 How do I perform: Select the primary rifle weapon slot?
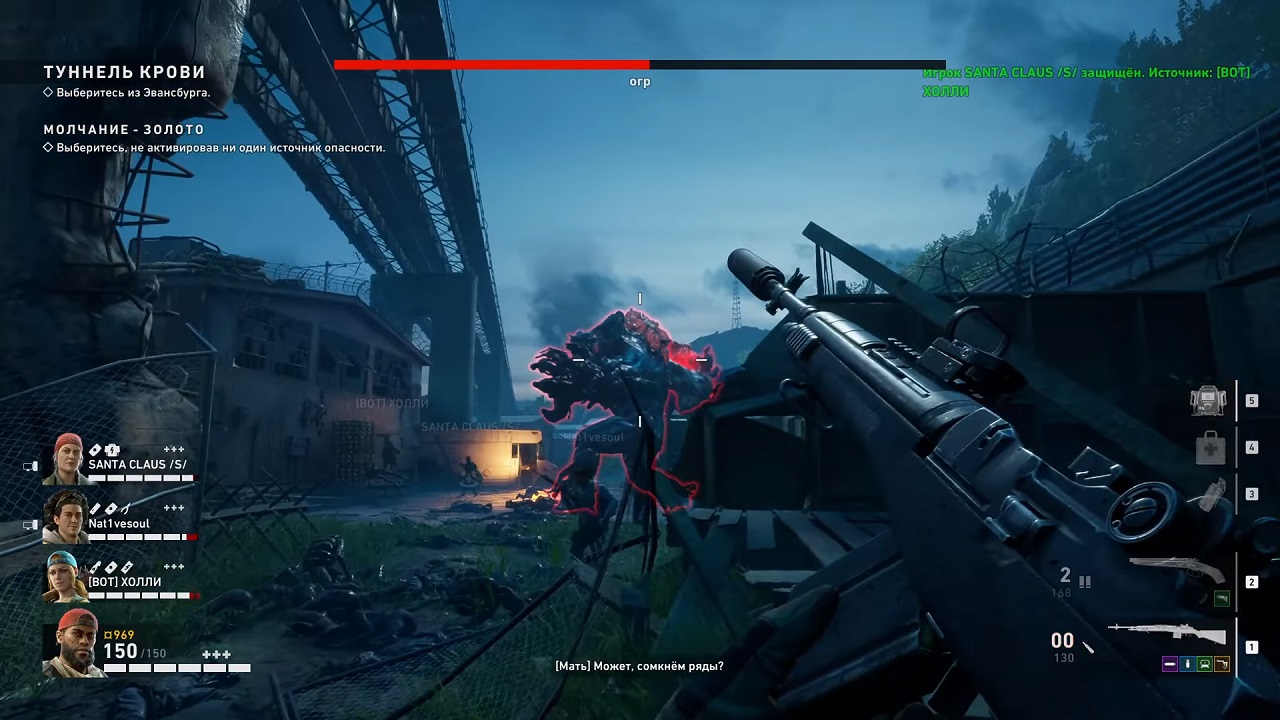(1168, 636)
